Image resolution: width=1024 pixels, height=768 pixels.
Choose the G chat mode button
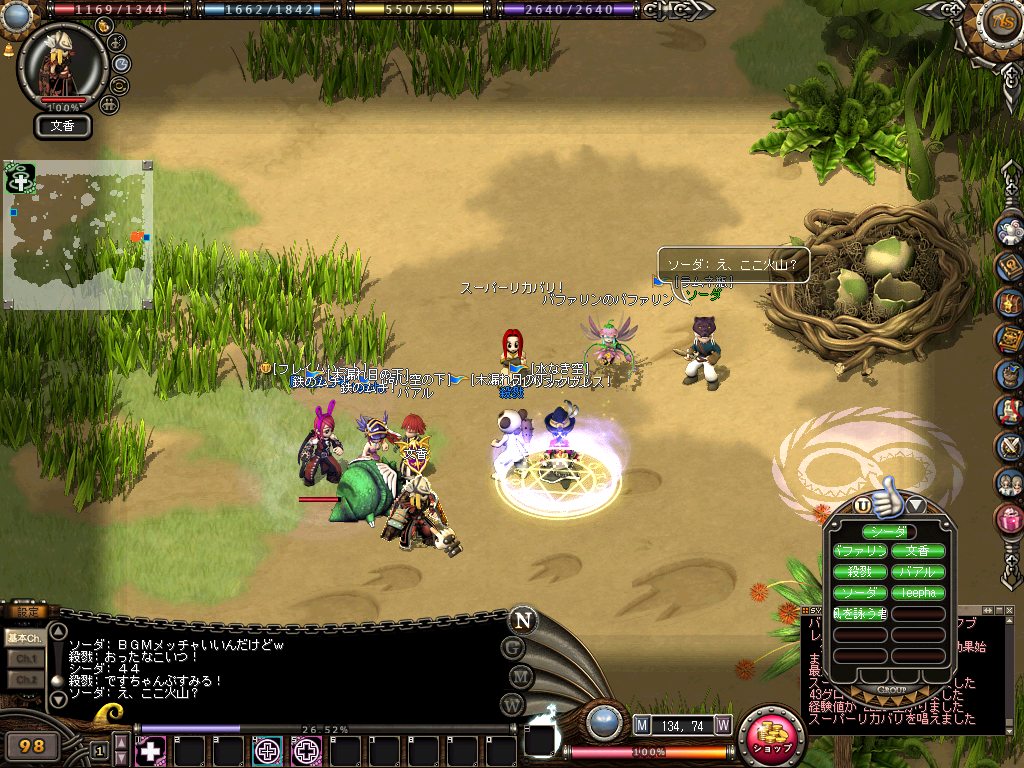[513, 647]
